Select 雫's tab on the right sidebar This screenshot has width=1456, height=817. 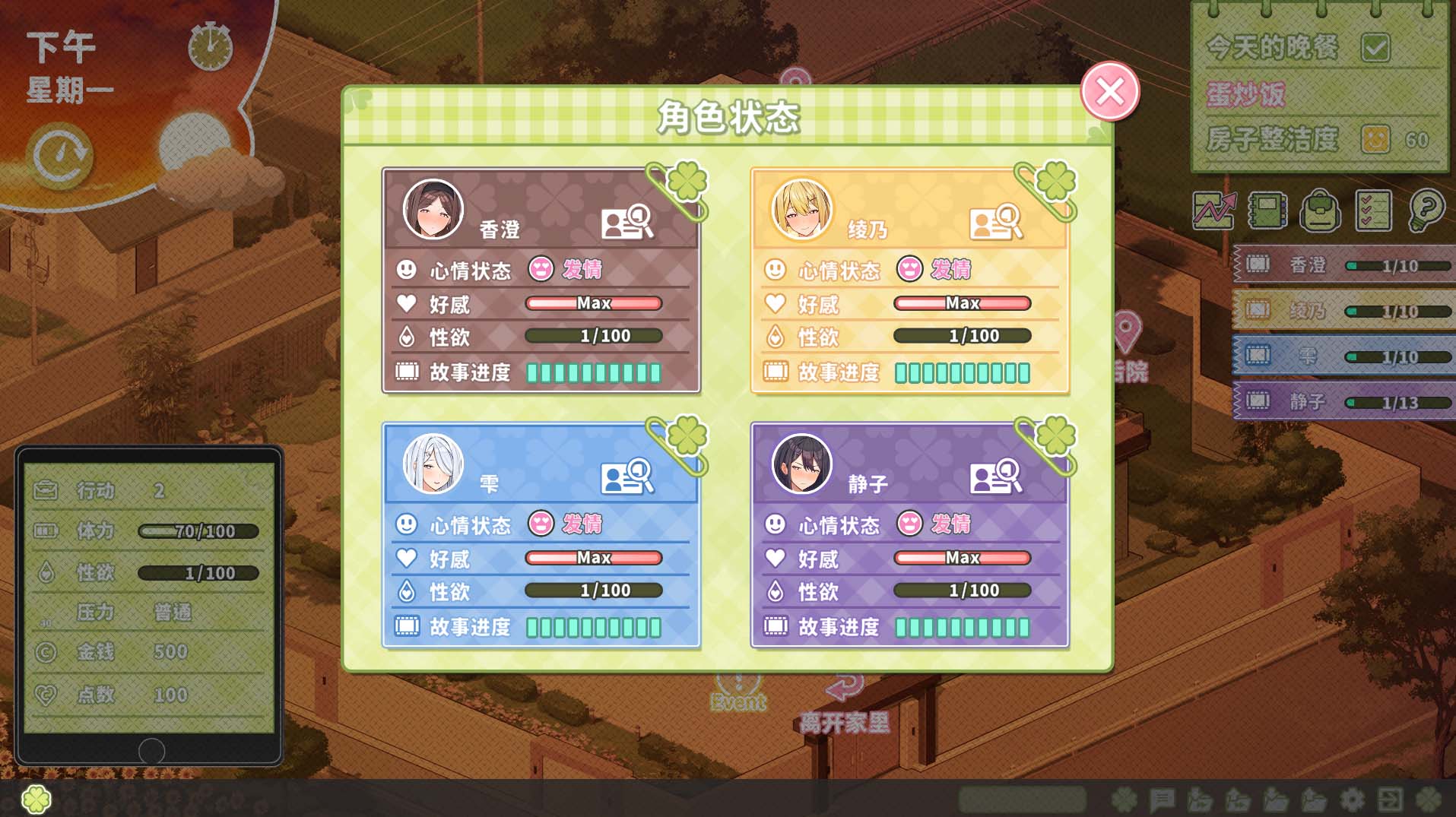pyautogui.click(x=1343, y=356)
